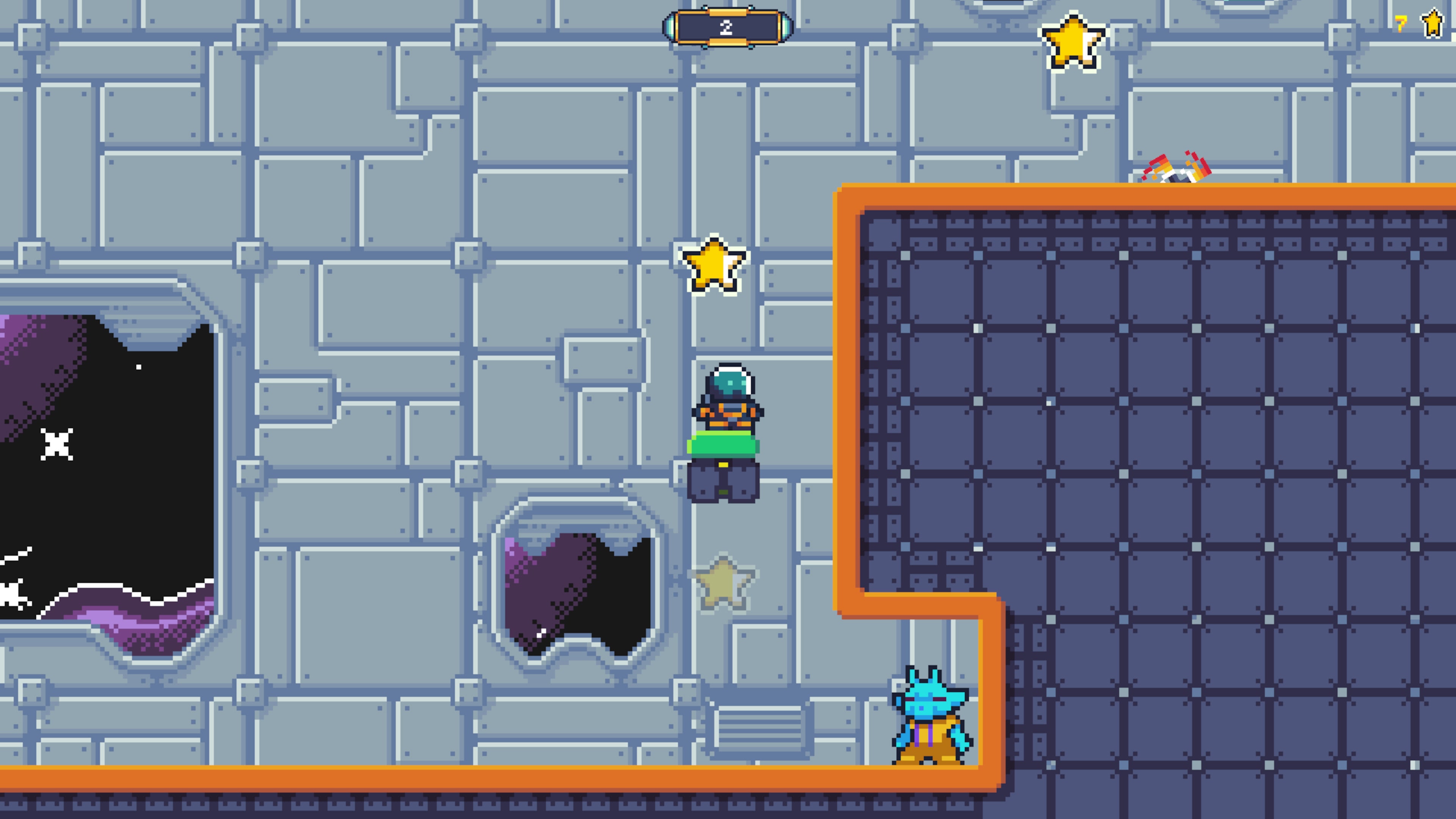Click the rivet bolt beside the HUD star counter
Image resolution: width=1456 pixels, height=819 pixels.
coord(1372,21)
